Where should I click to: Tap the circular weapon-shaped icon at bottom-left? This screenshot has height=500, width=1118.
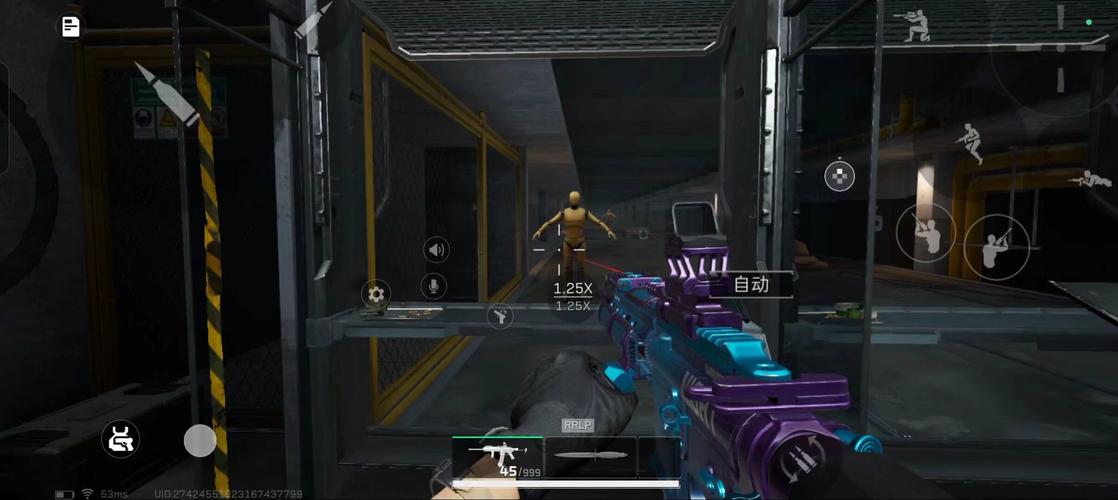click(x=120, y=439)
